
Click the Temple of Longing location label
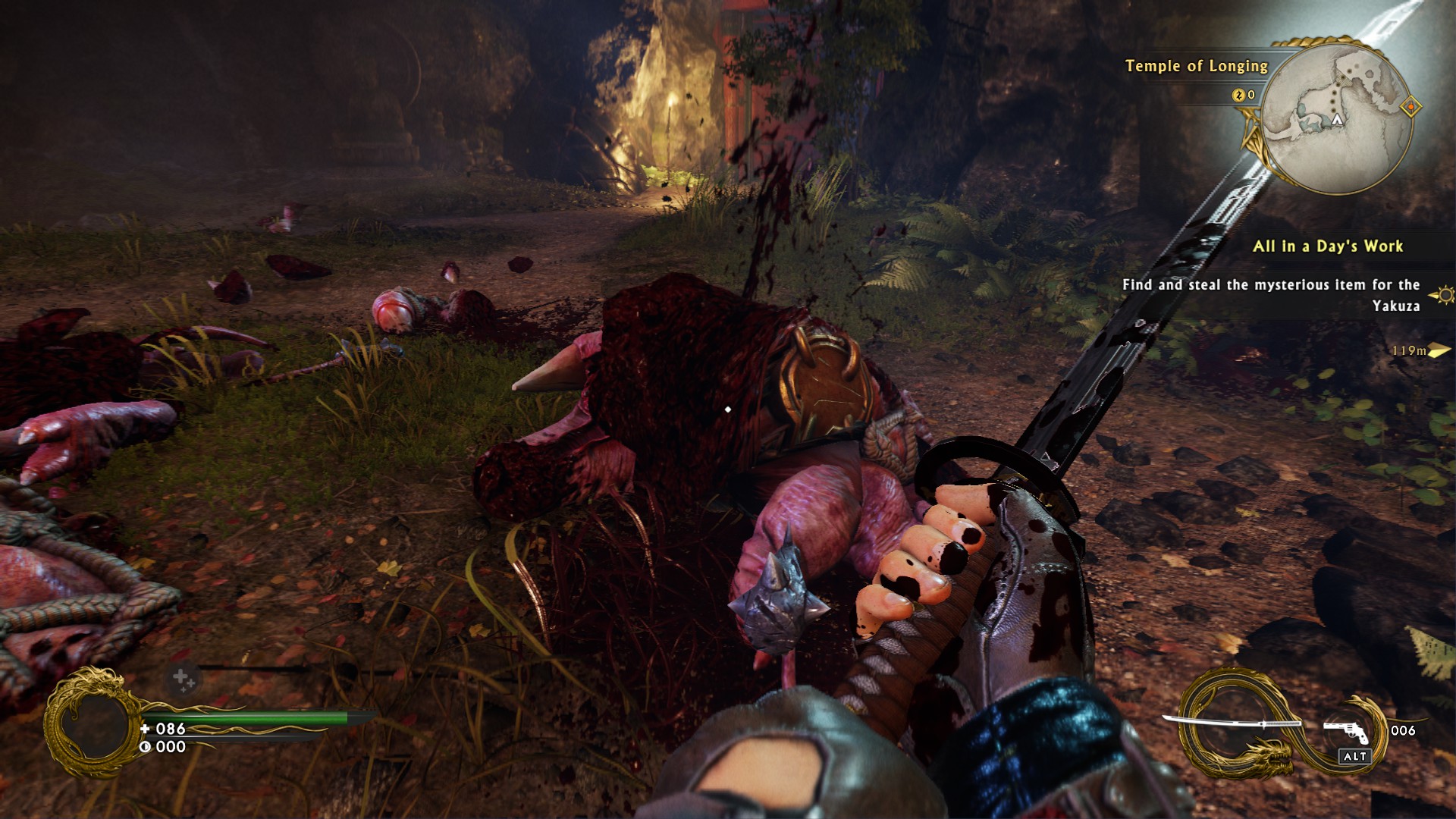[x=1196, y=66]
